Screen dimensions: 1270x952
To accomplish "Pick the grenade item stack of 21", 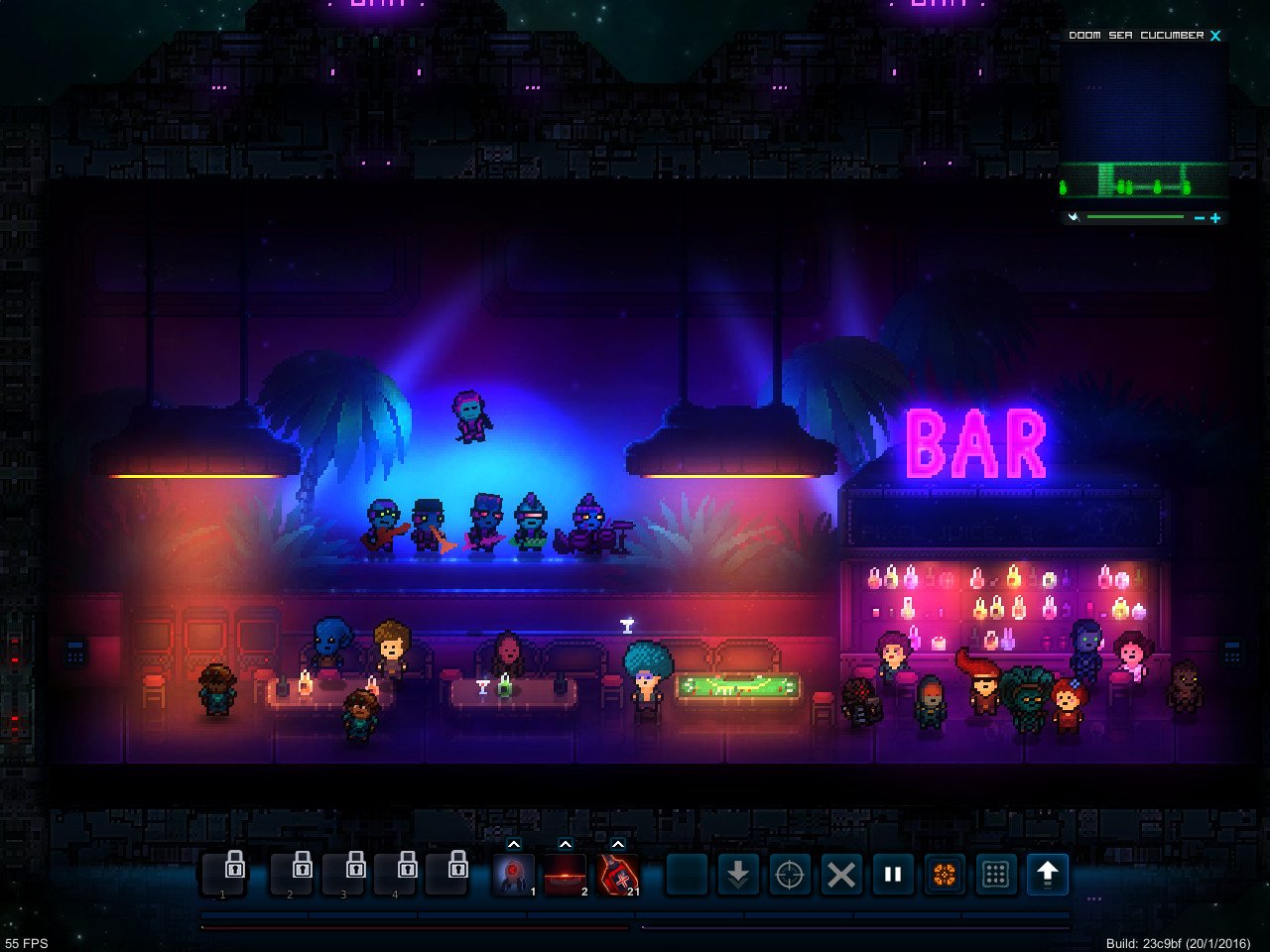I will click(x=617, y=874).
